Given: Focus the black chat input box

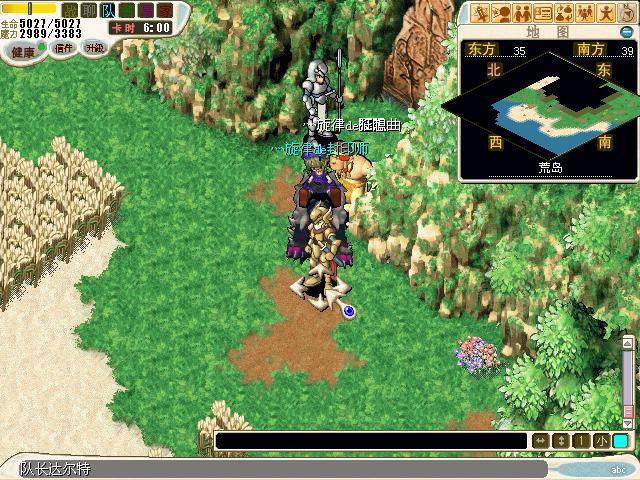Looking at the screenshot, I should (370, 441).
